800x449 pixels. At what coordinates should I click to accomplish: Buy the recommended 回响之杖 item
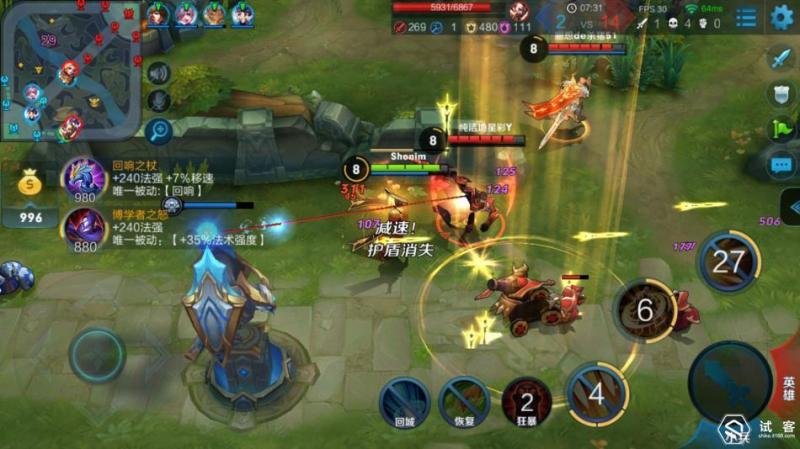tap(85, 180)
